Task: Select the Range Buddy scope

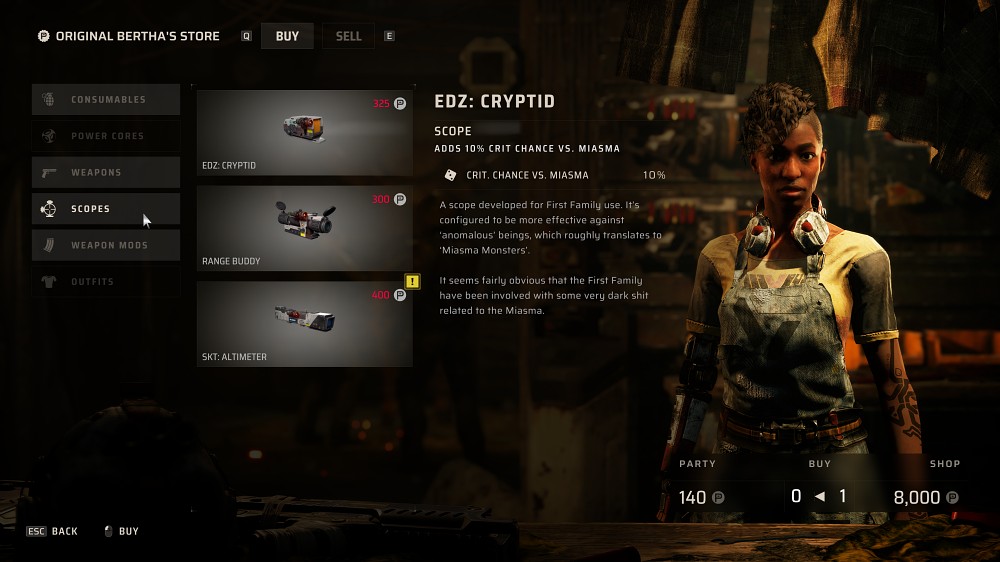Action: [304, 228]
